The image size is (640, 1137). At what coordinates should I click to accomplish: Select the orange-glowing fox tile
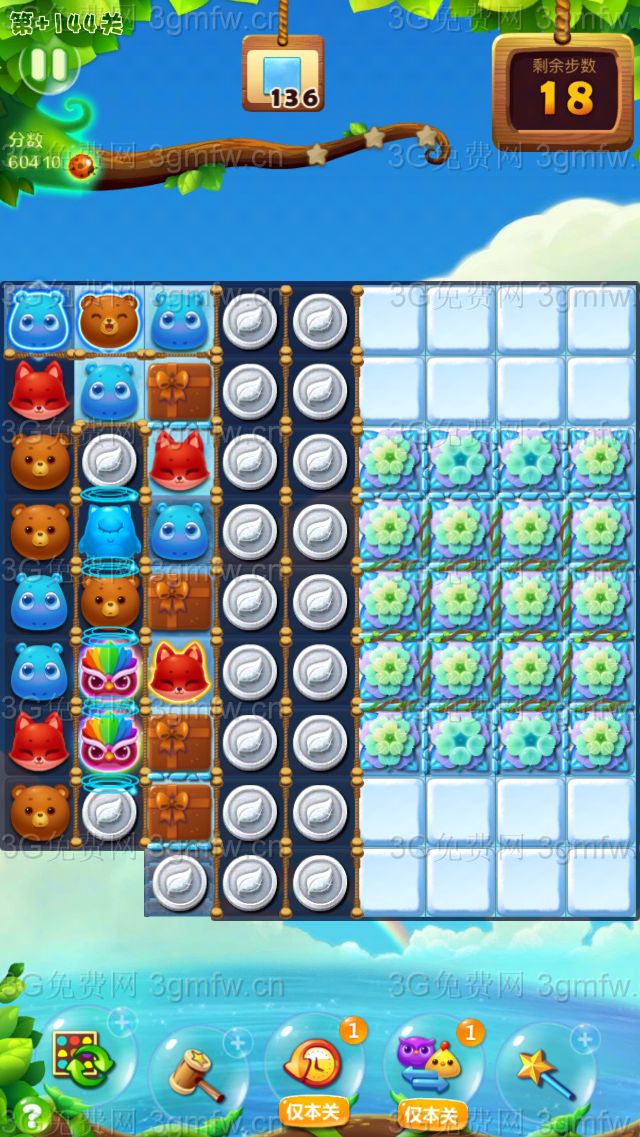pyautogui.click(x=179, y=671)
